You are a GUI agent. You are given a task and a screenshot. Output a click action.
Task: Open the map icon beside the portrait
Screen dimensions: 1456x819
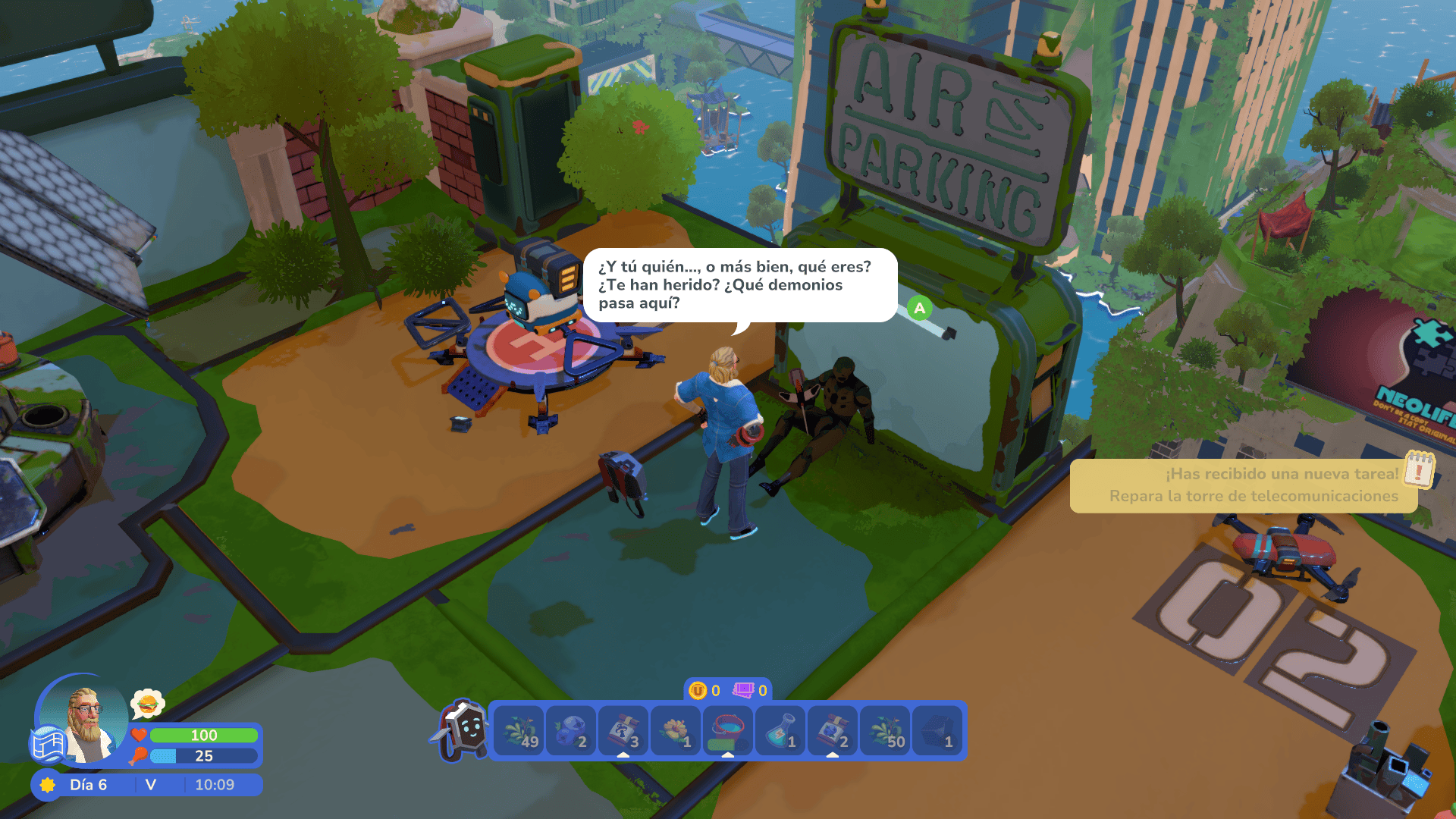(x=47, y=744)
